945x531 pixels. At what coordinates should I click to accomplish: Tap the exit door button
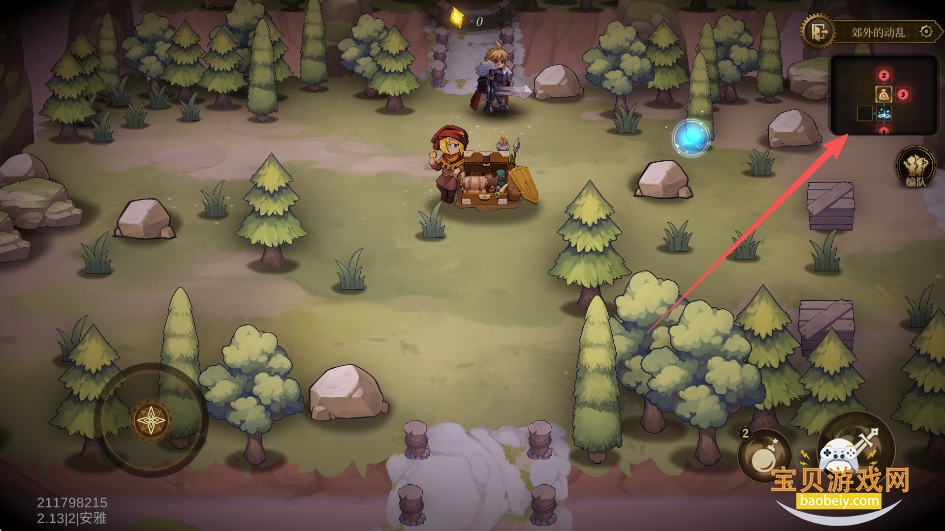click(x=818, y=31)
